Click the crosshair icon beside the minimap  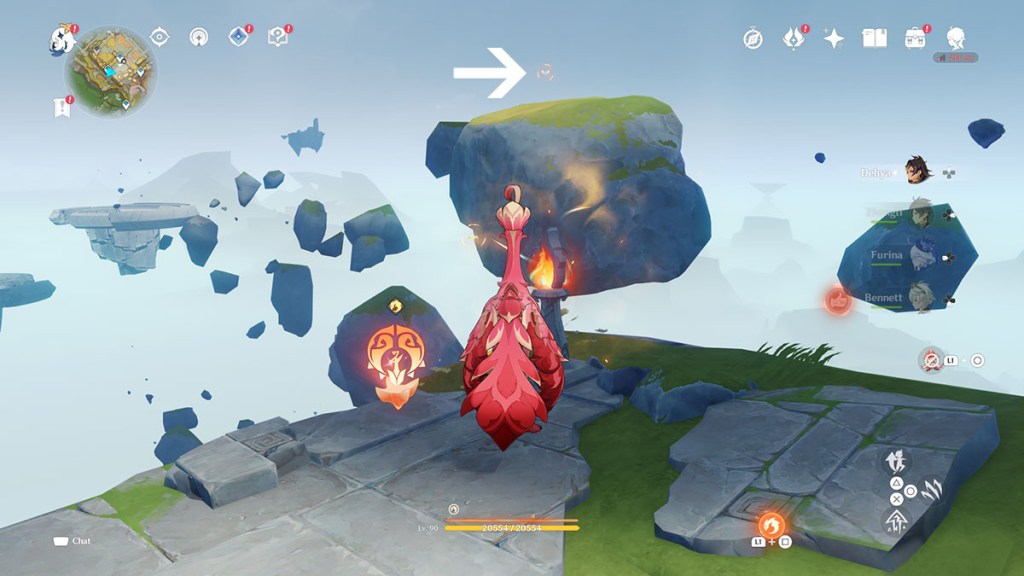(x=159, y=38)
